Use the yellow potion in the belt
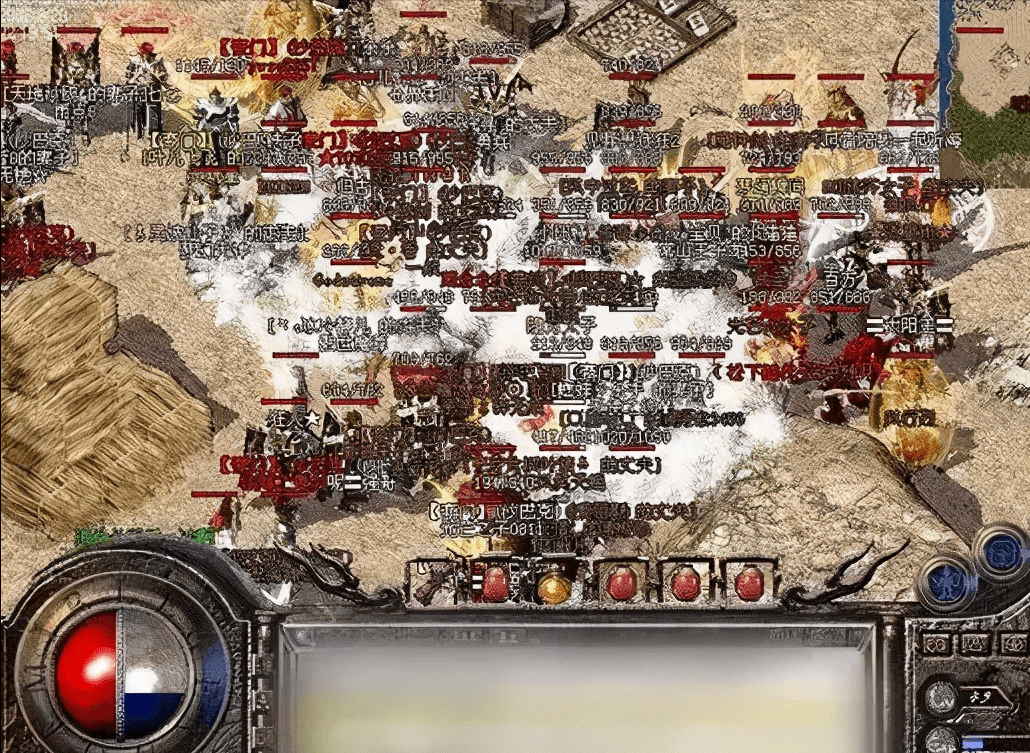 pos(553,584)
